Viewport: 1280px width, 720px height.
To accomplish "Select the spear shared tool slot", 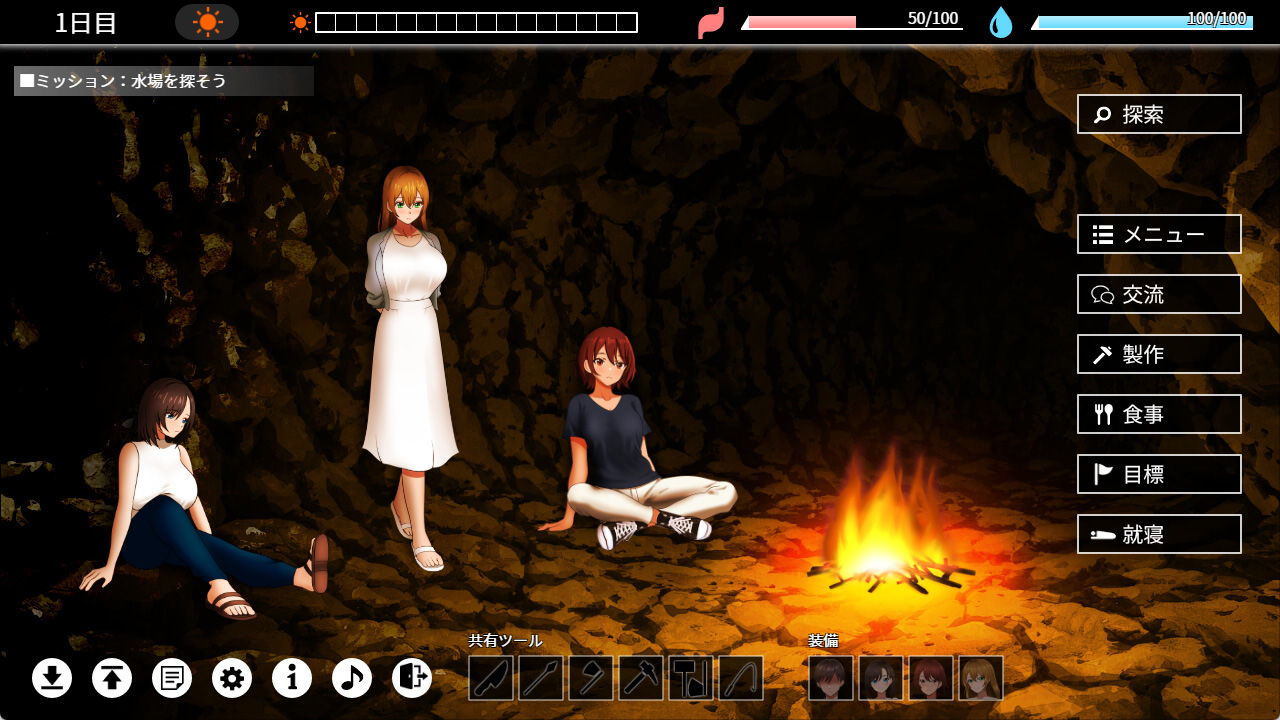I will 541,678.
